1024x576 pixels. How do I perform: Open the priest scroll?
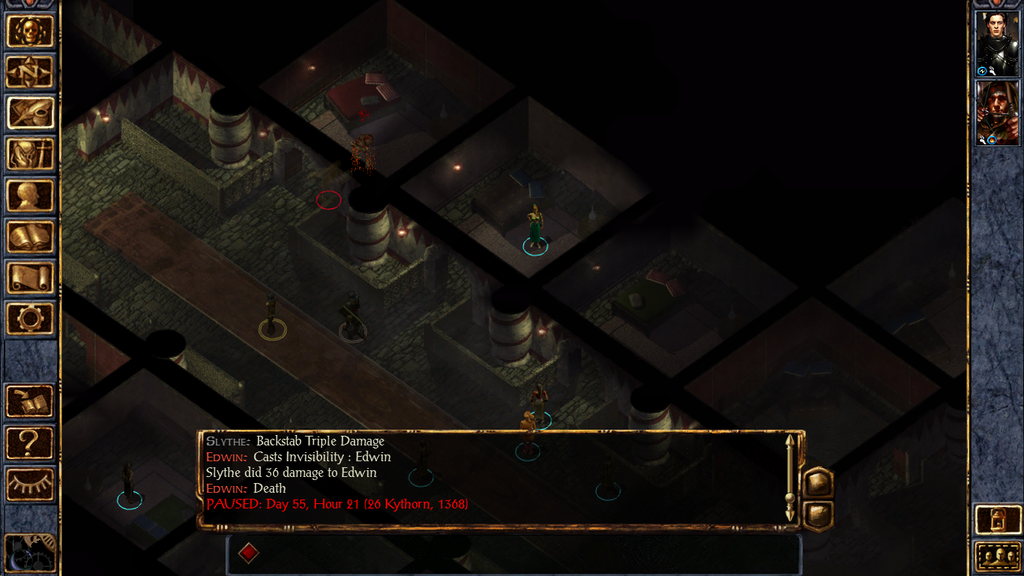(30, 278)
